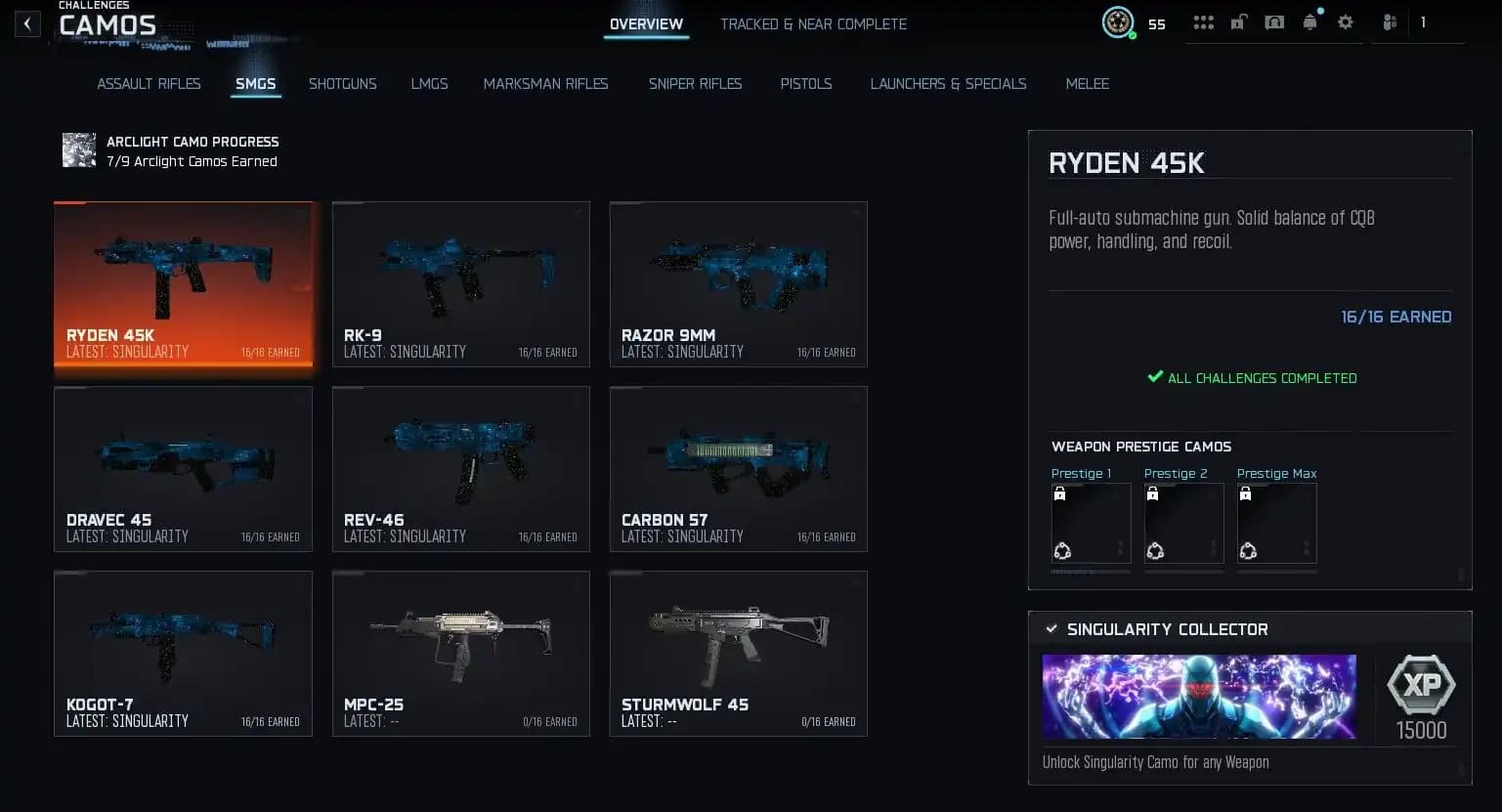The image size is (1502, 812).
Task: Open the Assault Rifles category
Action: (x=149, y=84)
